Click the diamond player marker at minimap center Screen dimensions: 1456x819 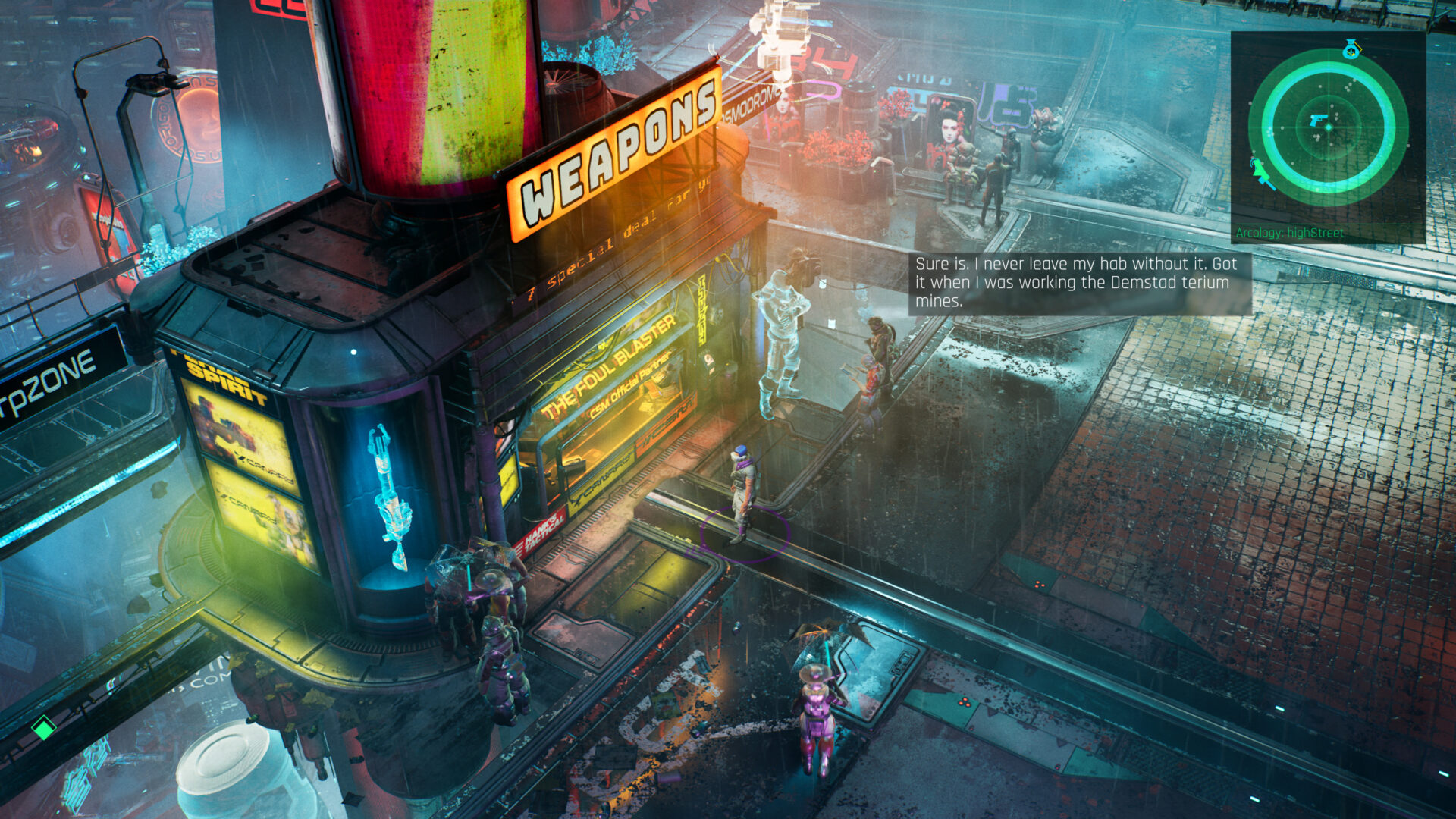coord(1329,127)
